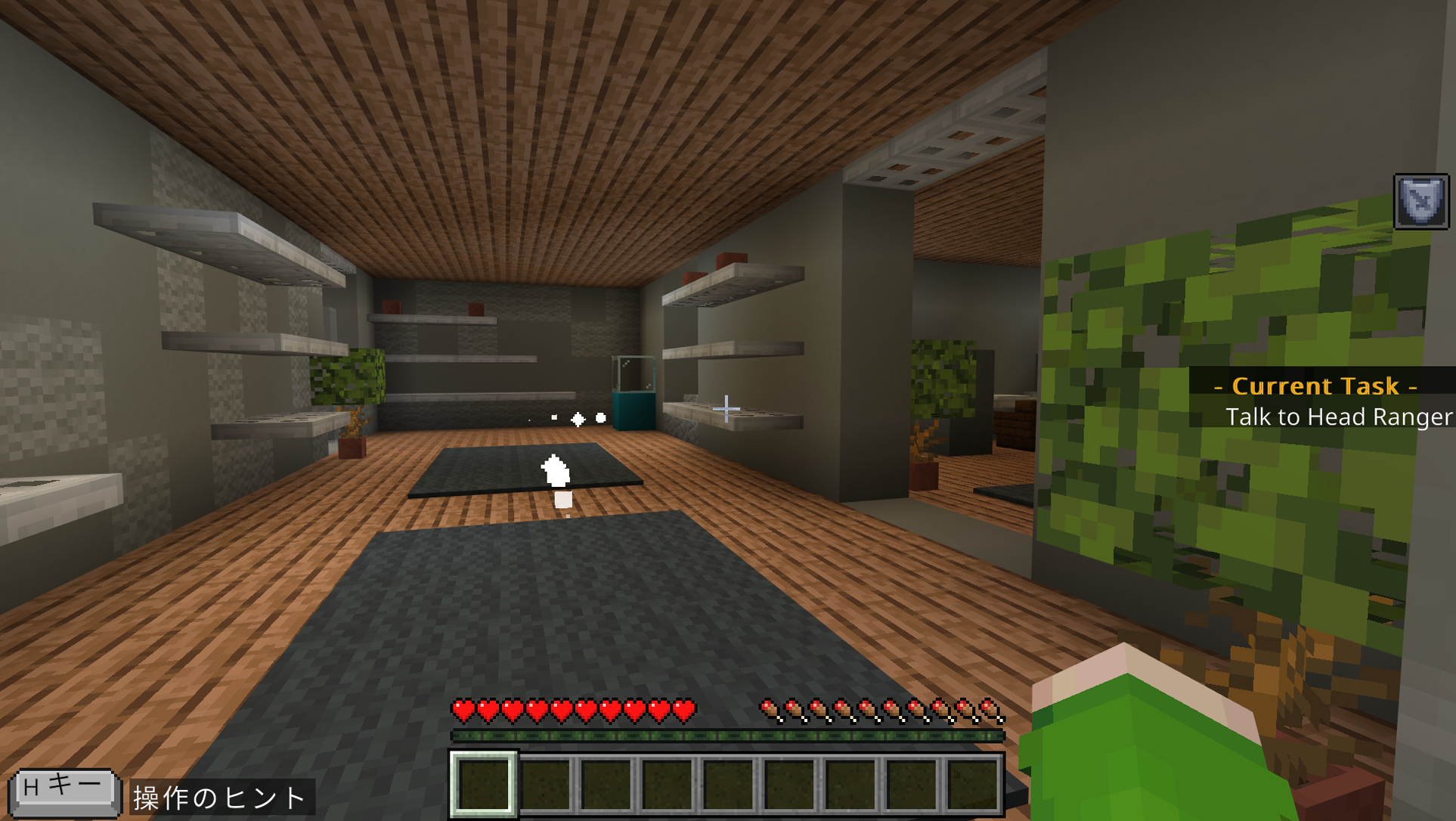Click the Talk to Head Ranger task text
Screen dimensions: 1456x821
[x=1340, y=417]
